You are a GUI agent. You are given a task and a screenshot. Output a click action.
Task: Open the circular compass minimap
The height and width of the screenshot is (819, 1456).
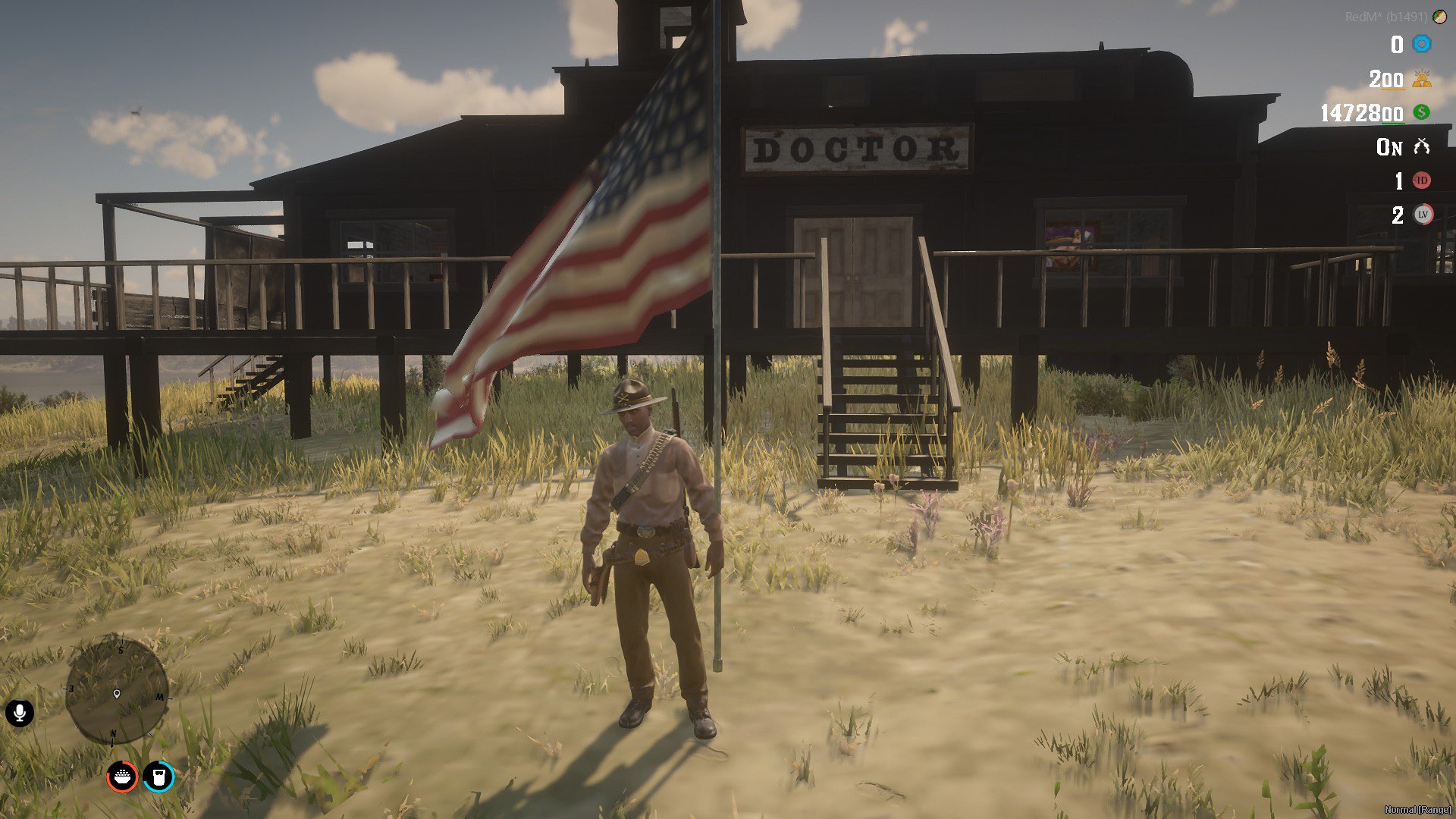click(117, 689)
